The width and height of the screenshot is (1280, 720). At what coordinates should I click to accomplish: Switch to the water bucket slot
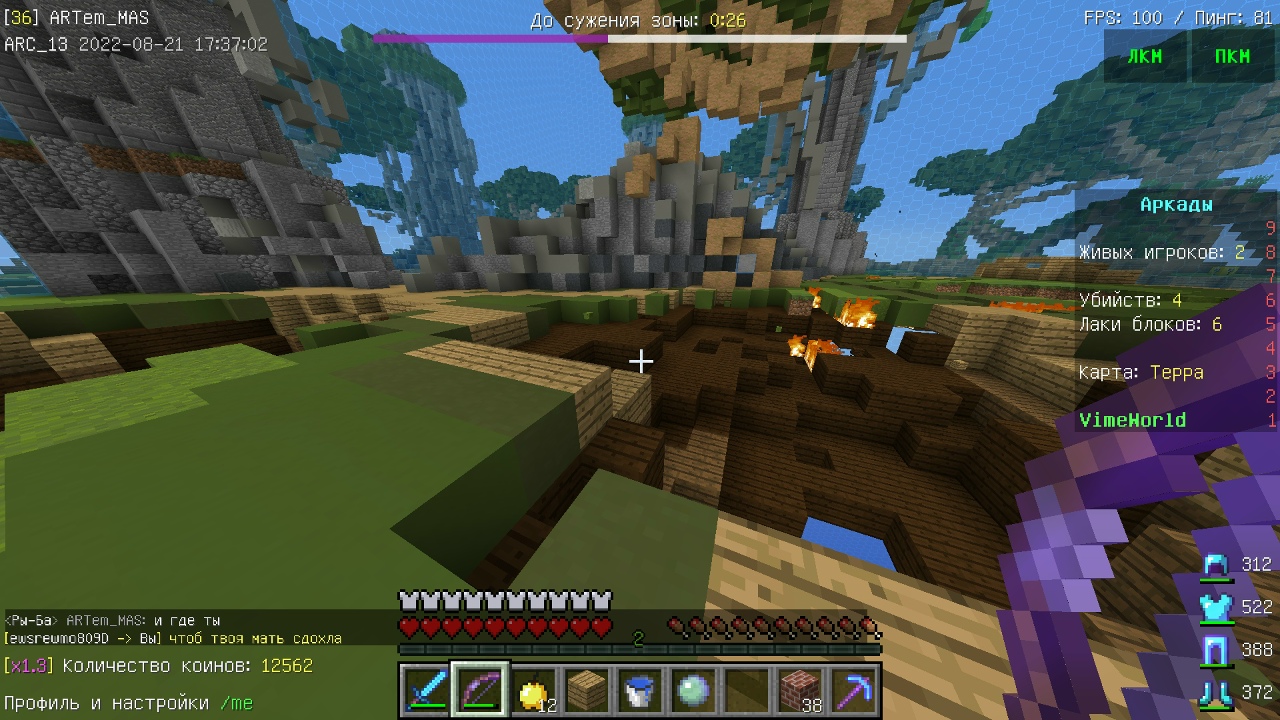coord(640,690)
